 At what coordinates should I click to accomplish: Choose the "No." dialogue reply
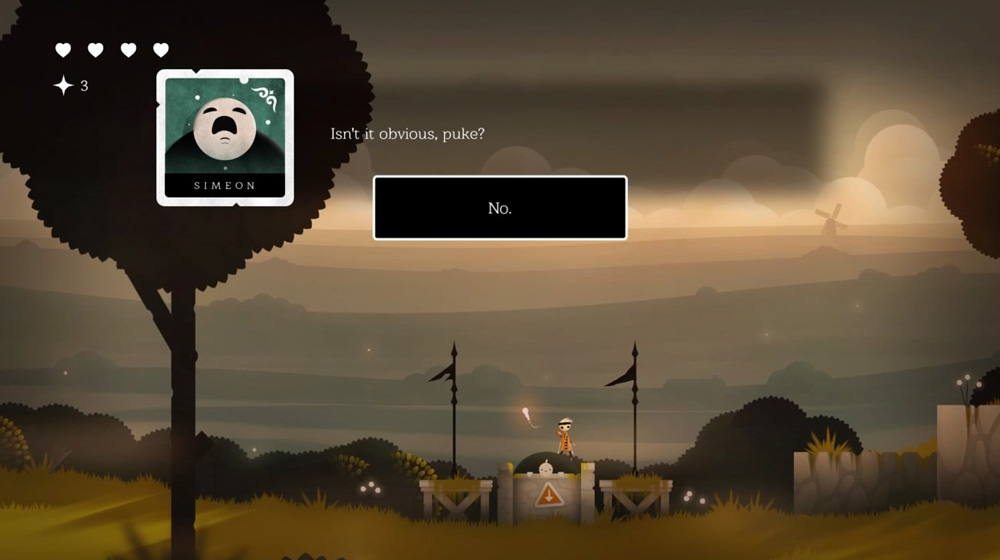click(x=500, y=208)
